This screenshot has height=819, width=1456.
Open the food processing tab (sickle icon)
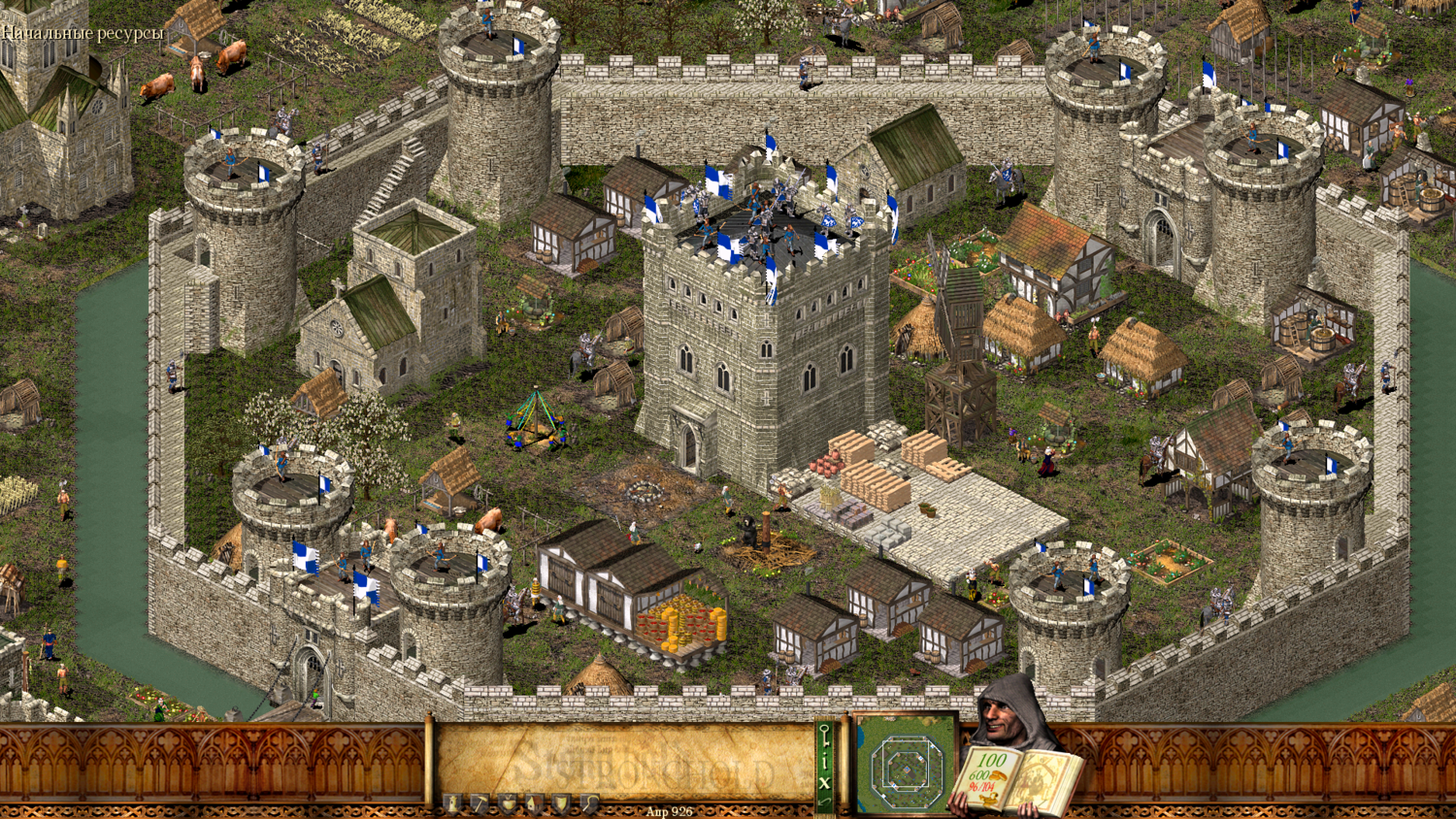click(x=588, y=803)
